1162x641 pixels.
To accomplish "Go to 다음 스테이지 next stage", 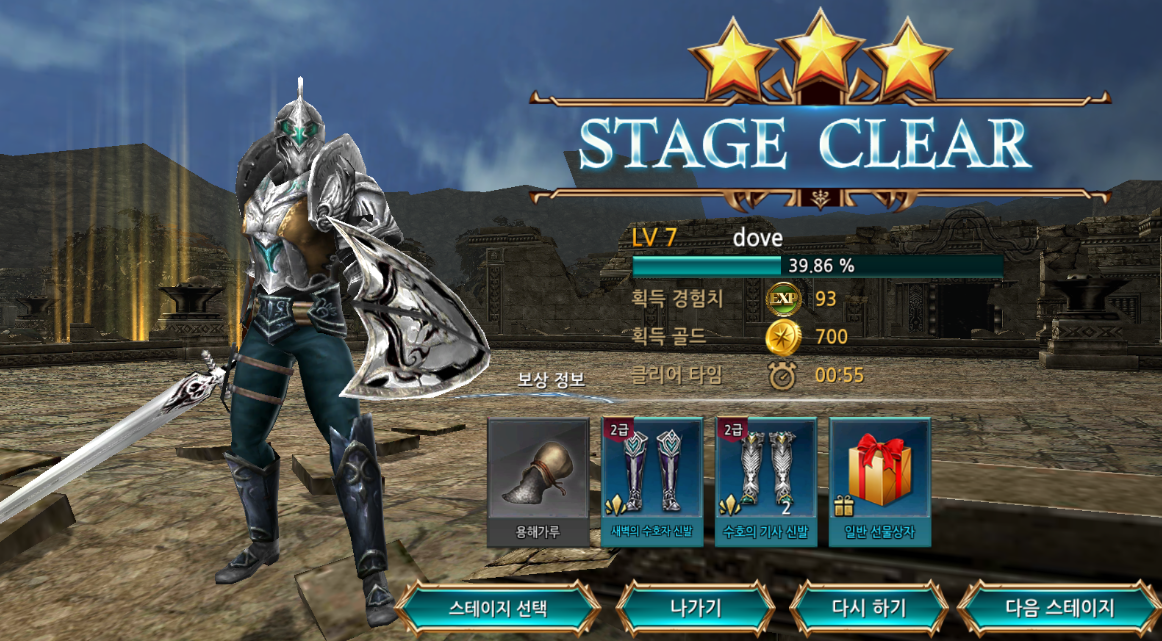I will (1059, 607).
